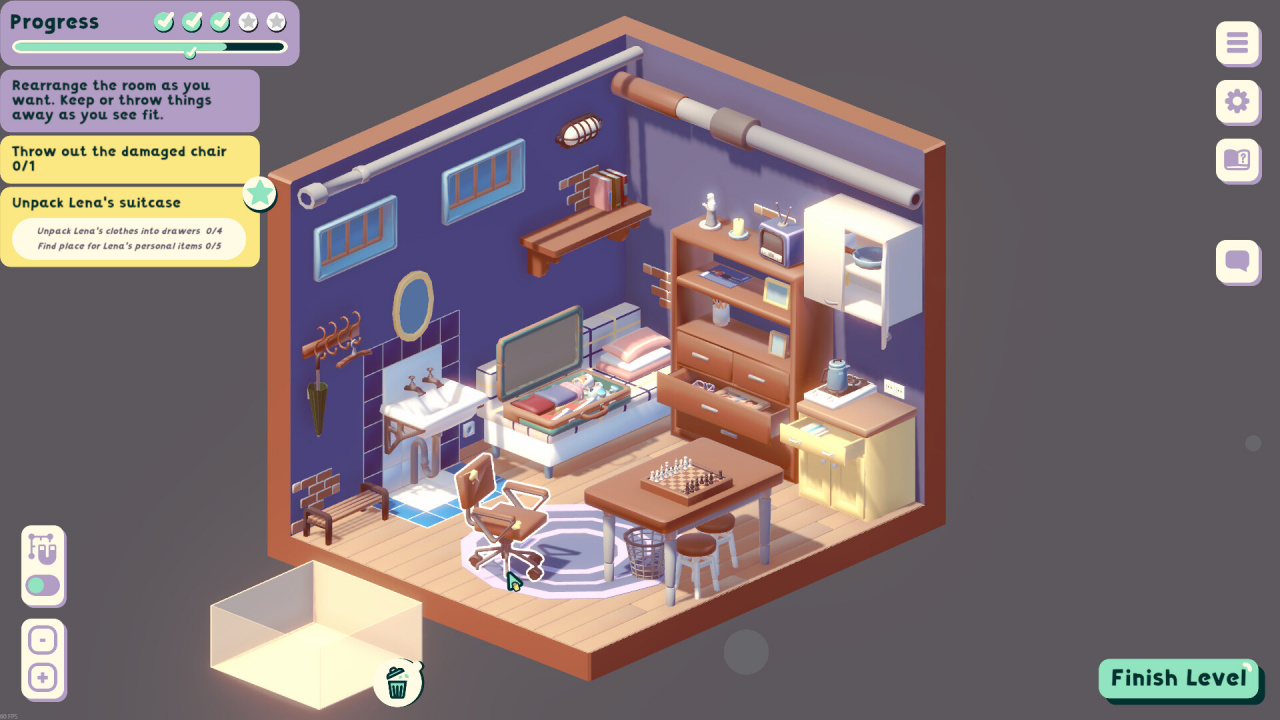Screen dimensions: 1280x720
Task: Click the zoom in plus button
Action: click(42, 678)
